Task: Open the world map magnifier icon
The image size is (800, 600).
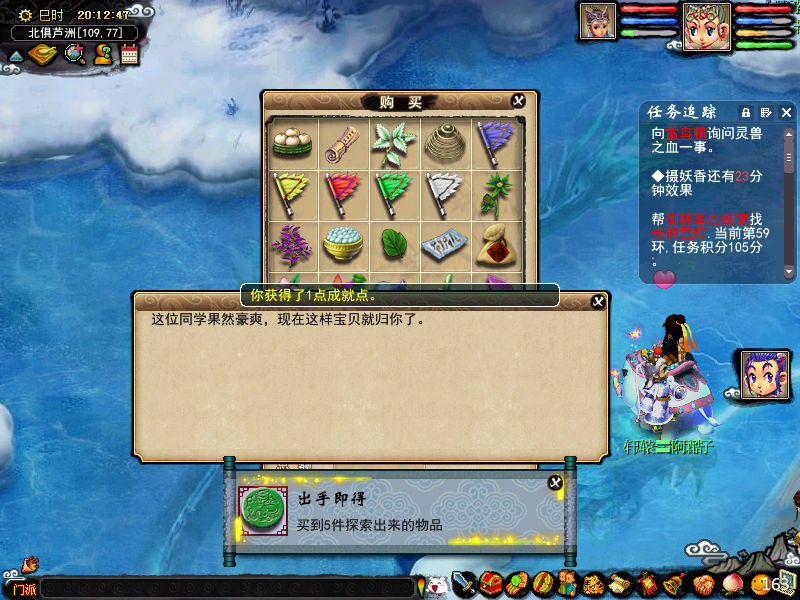Action: pos(75,54)
